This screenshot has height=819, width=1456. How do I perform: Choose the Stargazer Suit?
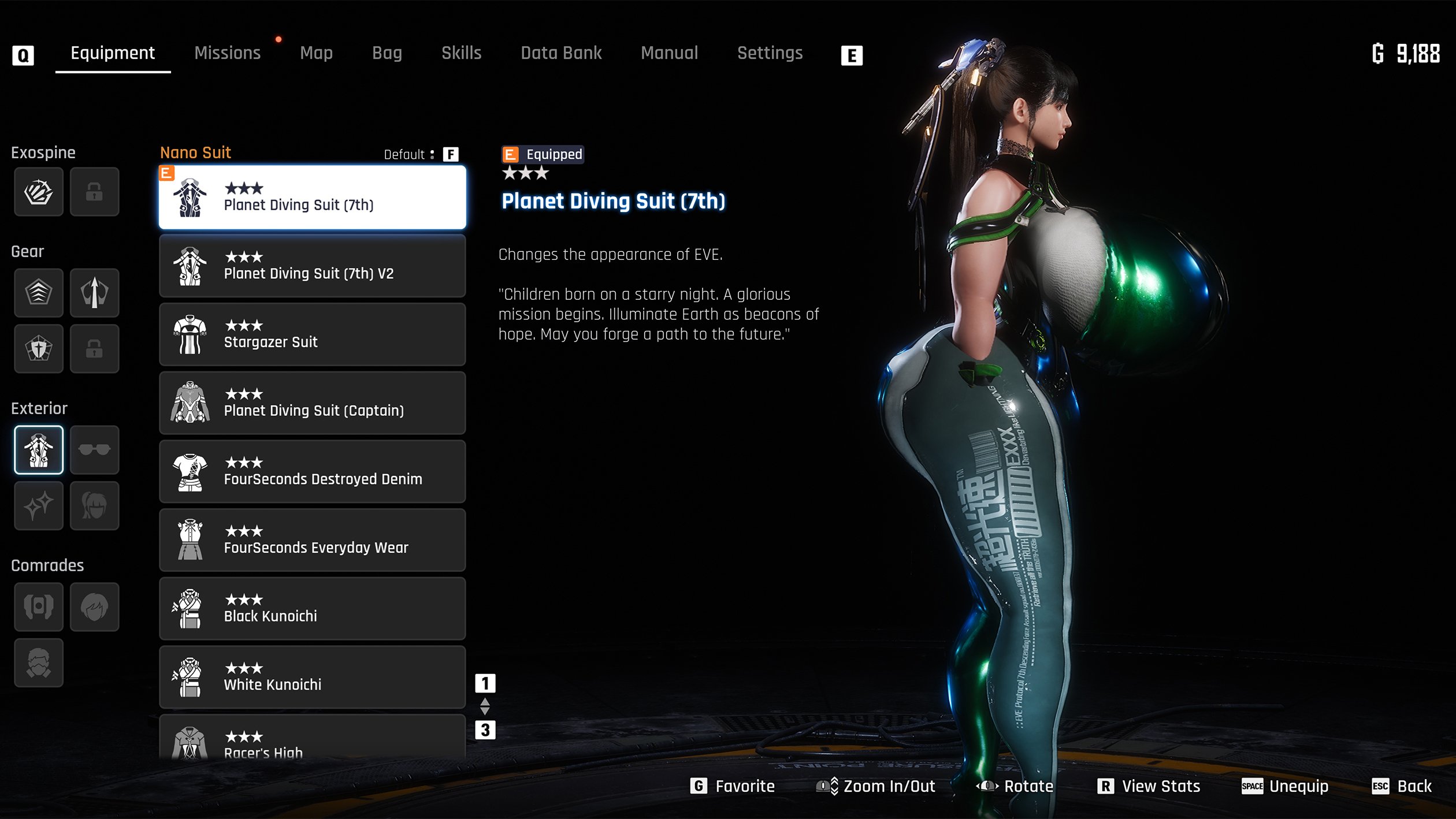[x=312, y=335]
